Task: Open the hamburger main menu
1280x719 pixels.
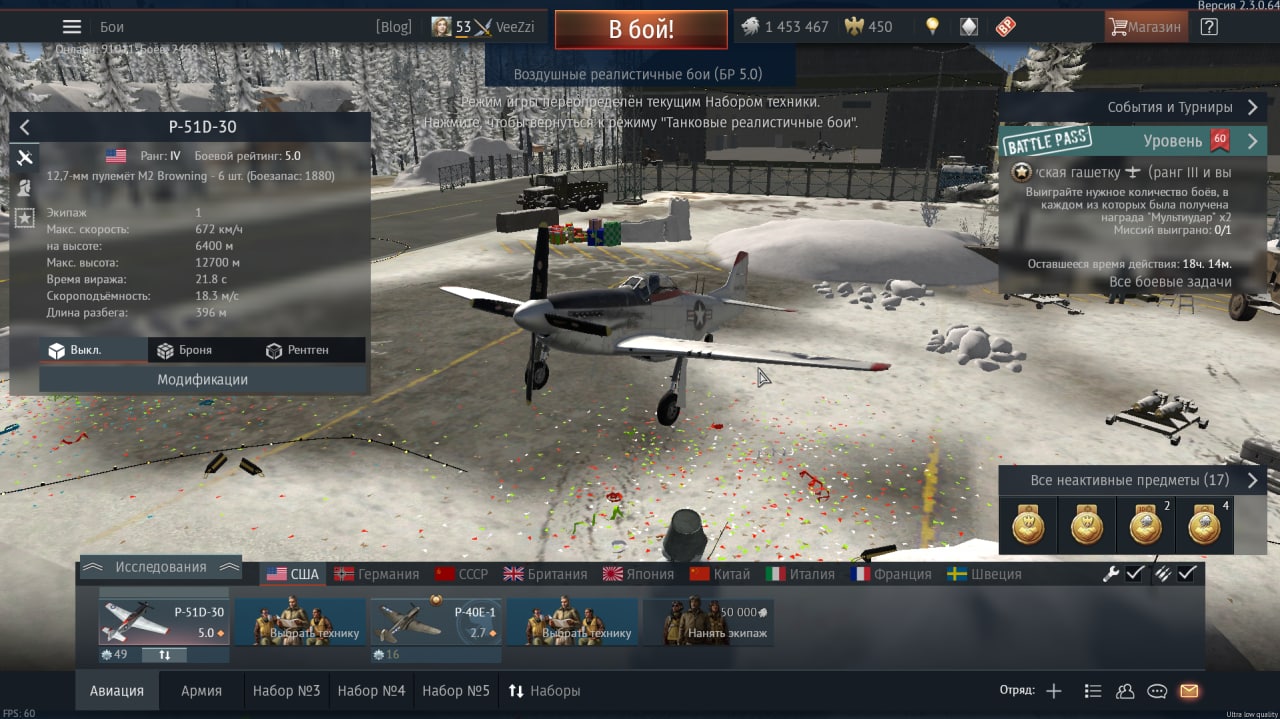Action: [72, 27]
